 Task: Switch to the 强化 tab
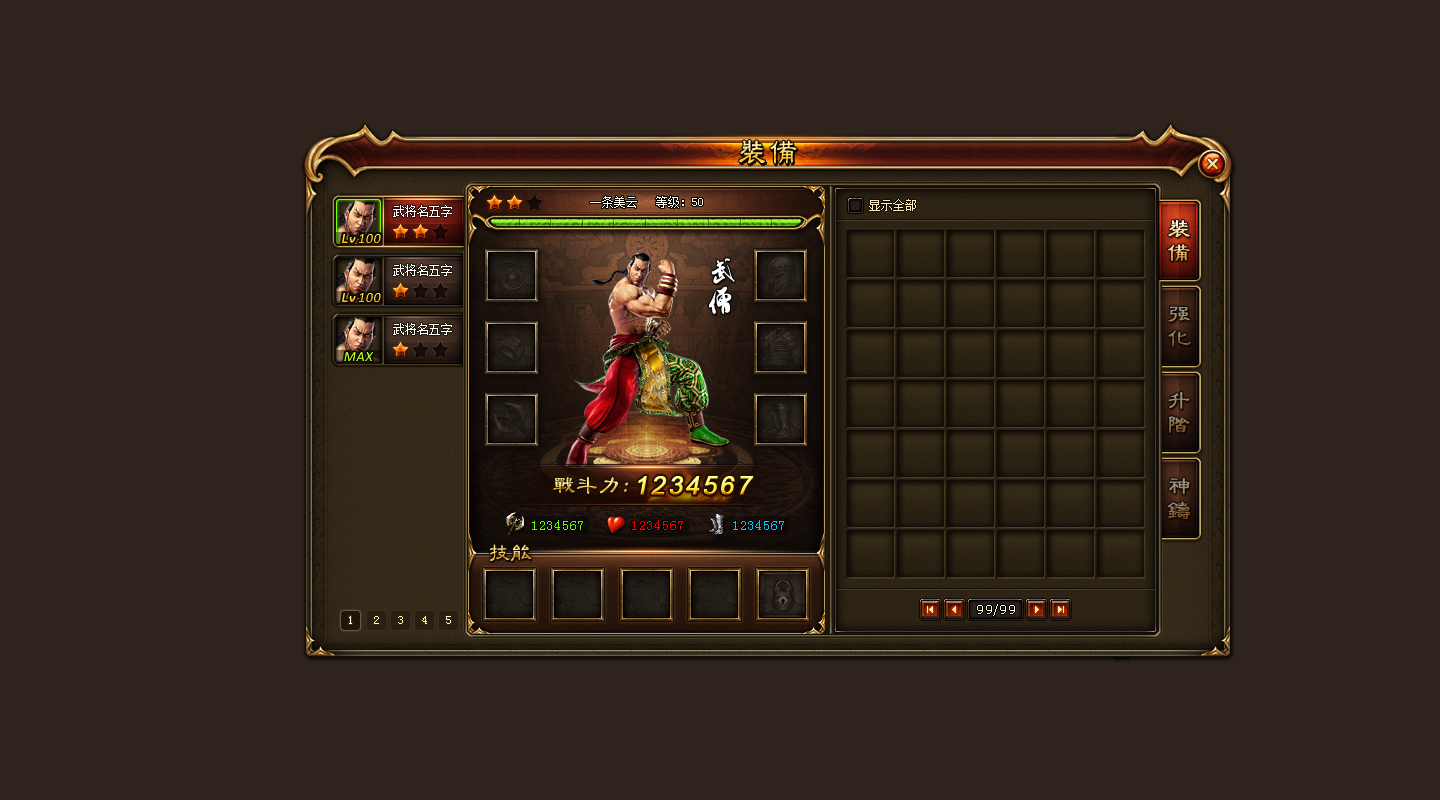(x=1180, y=326)
